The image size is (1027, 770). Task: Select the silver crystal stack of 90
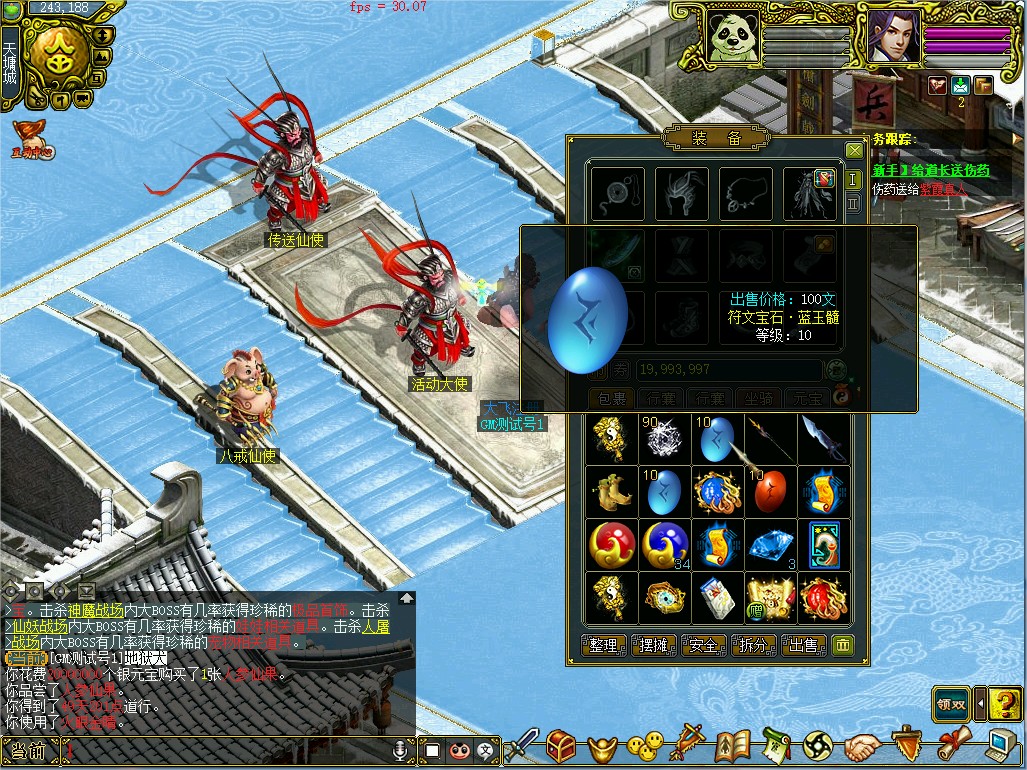665,439
